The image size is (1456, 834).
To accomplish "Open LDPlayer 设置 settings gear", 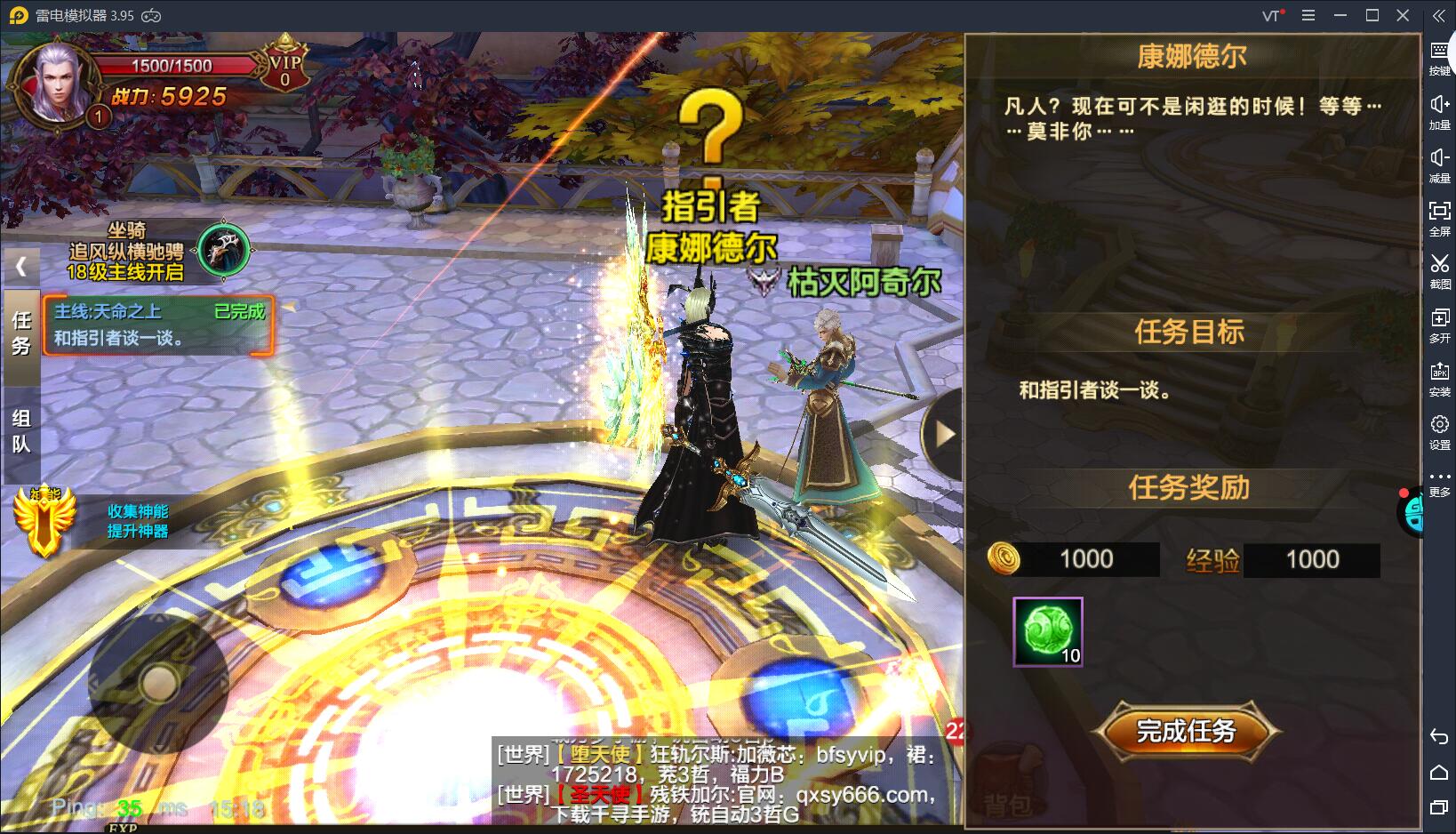I will click(x=1440, y=425).
